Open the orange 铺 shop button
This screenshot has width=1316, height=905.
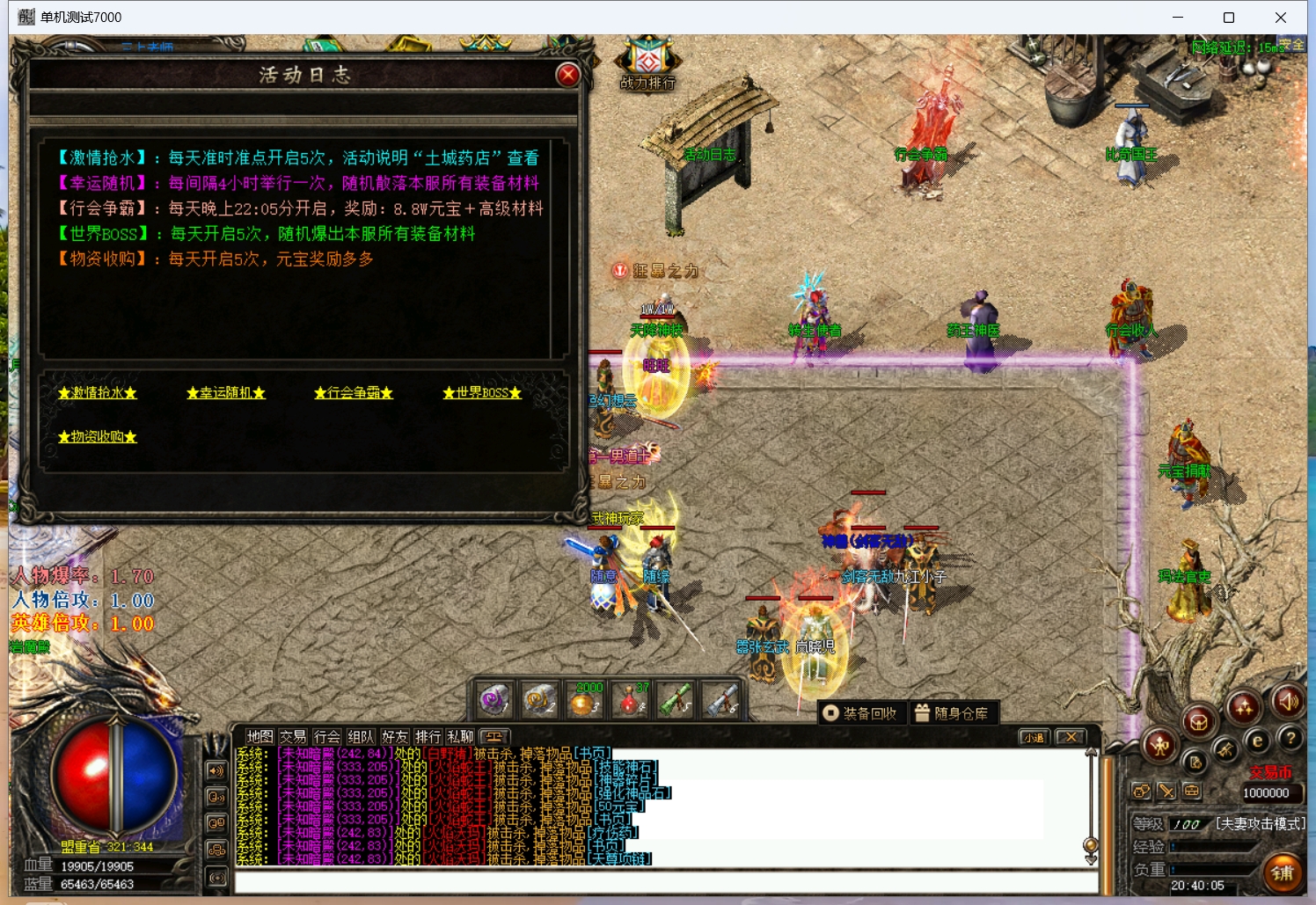(x=1283, y=872)
